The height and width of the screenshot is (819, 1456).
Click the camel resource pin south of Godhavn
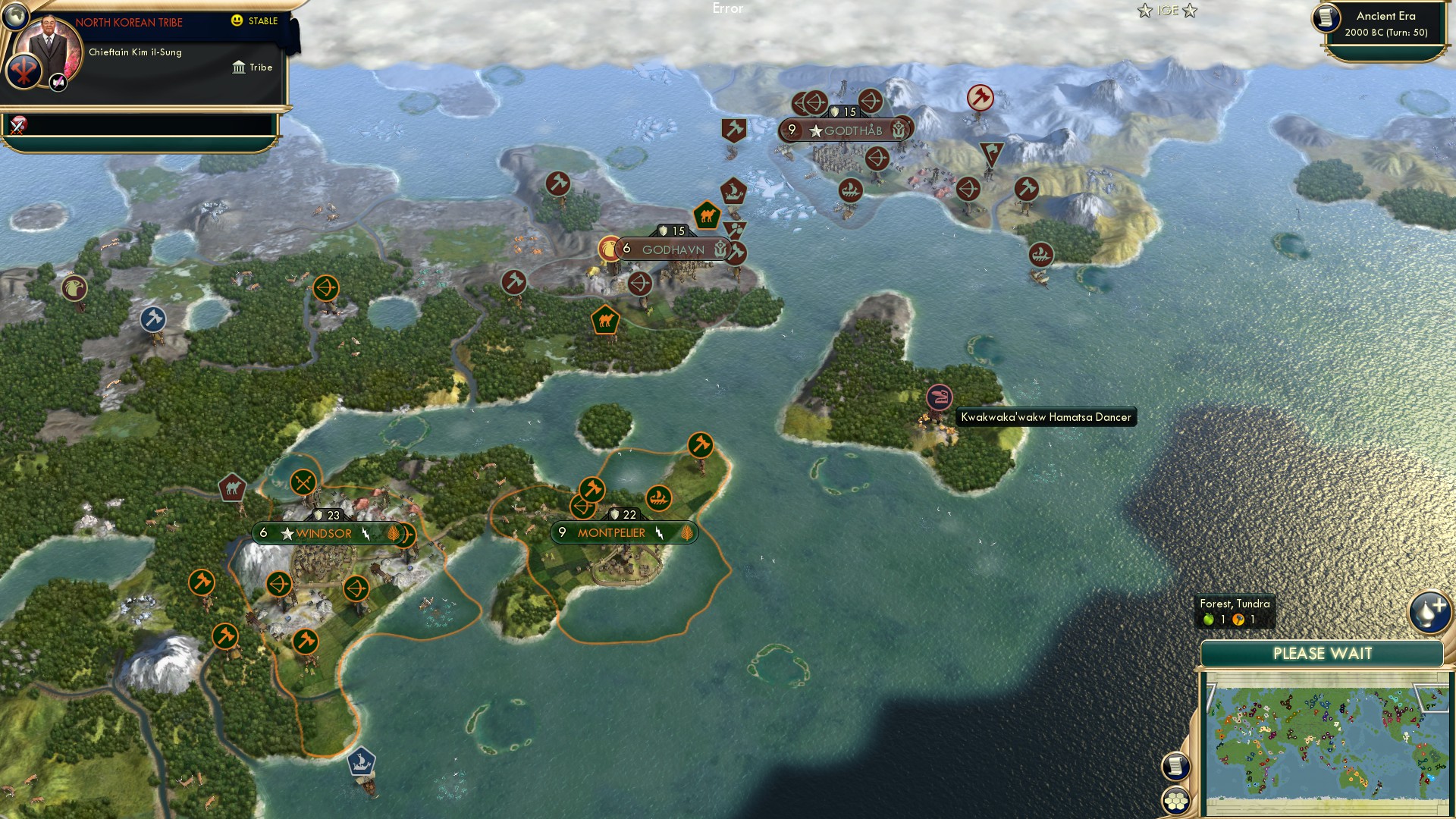pyautogui.click(x=604, y=319)
